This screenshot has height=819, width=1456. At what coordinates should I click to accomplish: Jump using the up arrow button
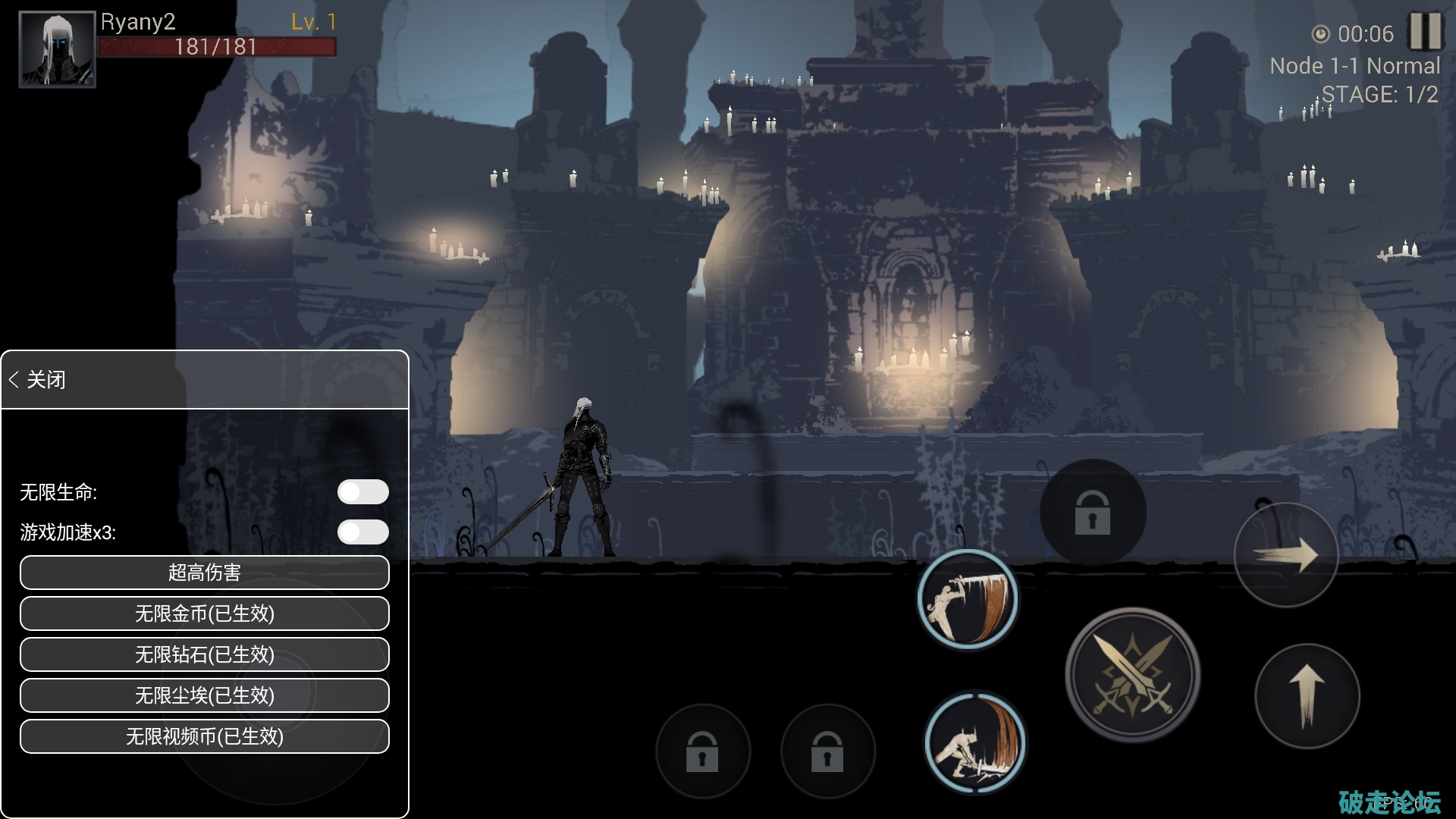tap(1307, 696)
